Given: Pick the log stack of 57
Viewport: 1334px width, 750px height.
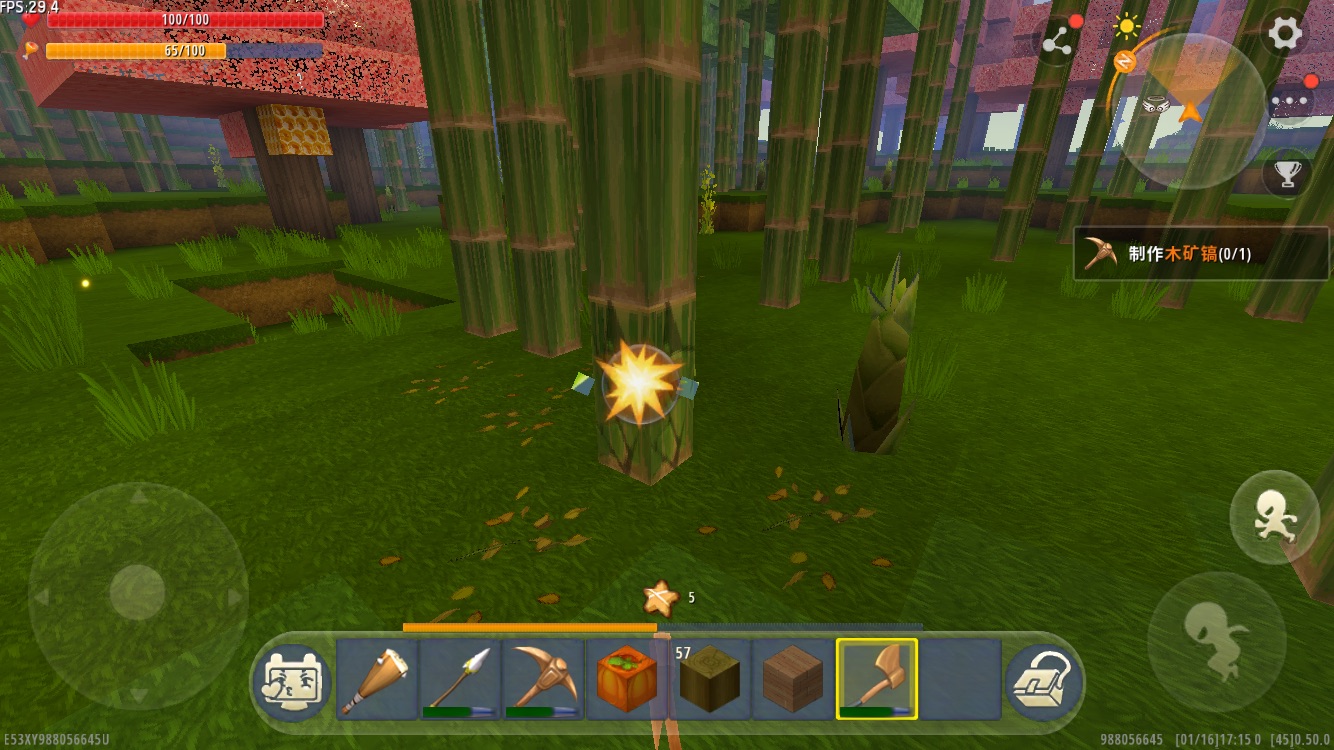Looking at the screenshot, I should 710,679.
